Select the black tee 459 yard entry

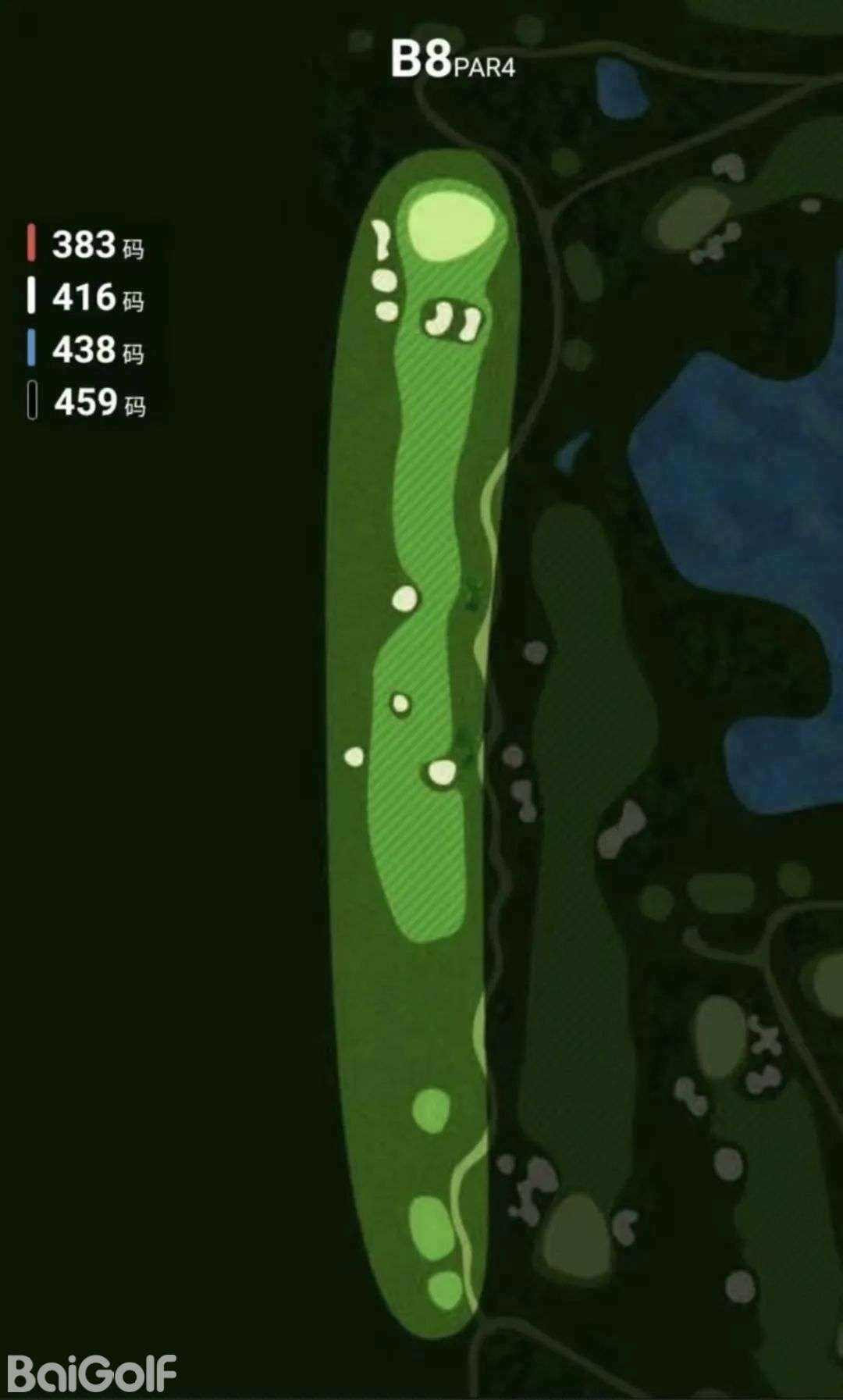click(x=87, y=402)
